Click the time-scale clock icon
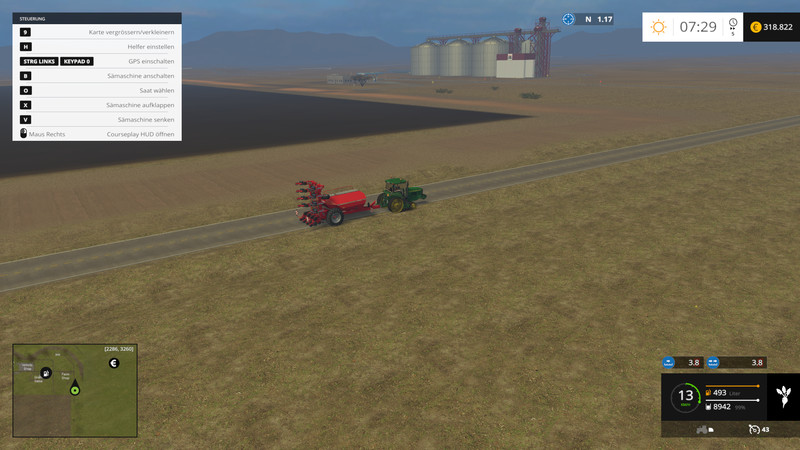Viewport: 800px width, 450px height. (733, 23)
